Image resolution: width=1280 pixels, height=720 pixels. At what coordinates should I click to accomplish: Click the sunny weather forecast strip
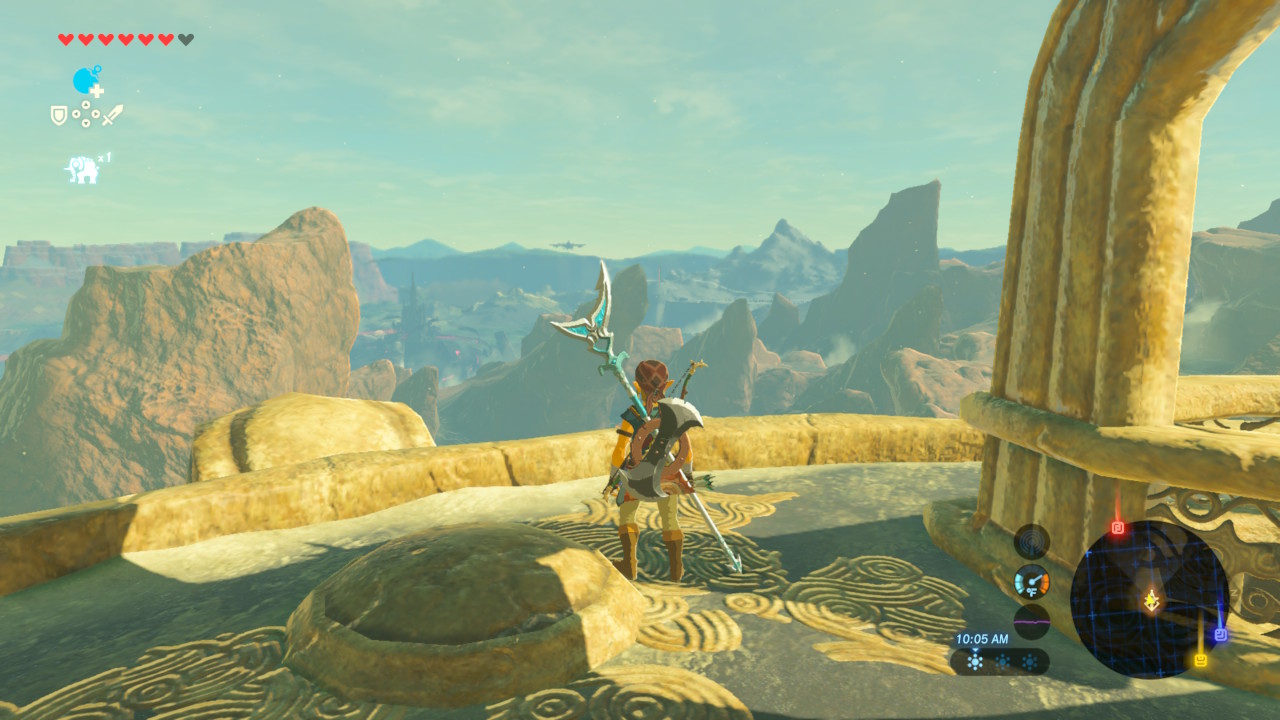point(1000,661)
